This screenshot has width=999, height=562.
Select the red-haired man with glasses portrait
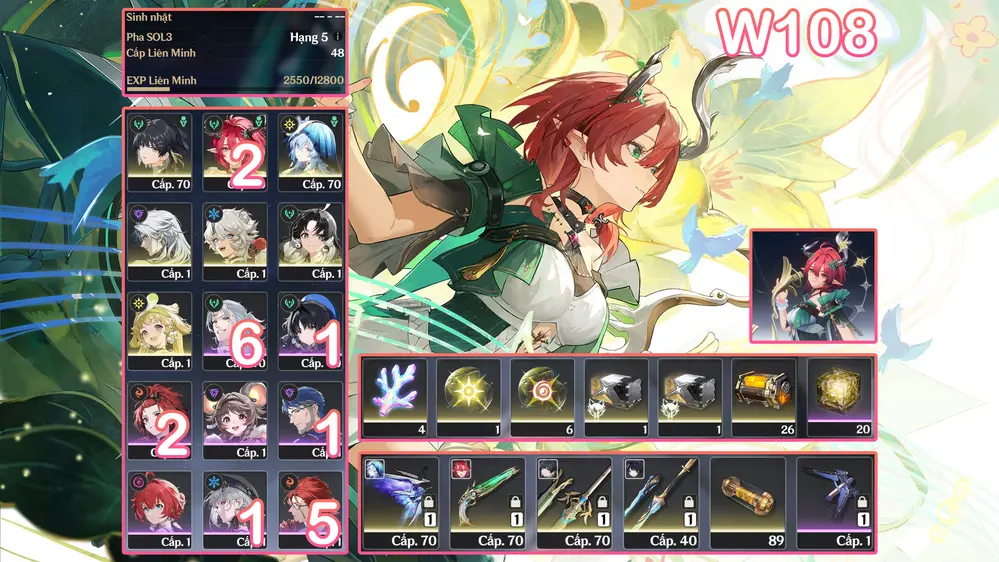click(x=310, y=510)
